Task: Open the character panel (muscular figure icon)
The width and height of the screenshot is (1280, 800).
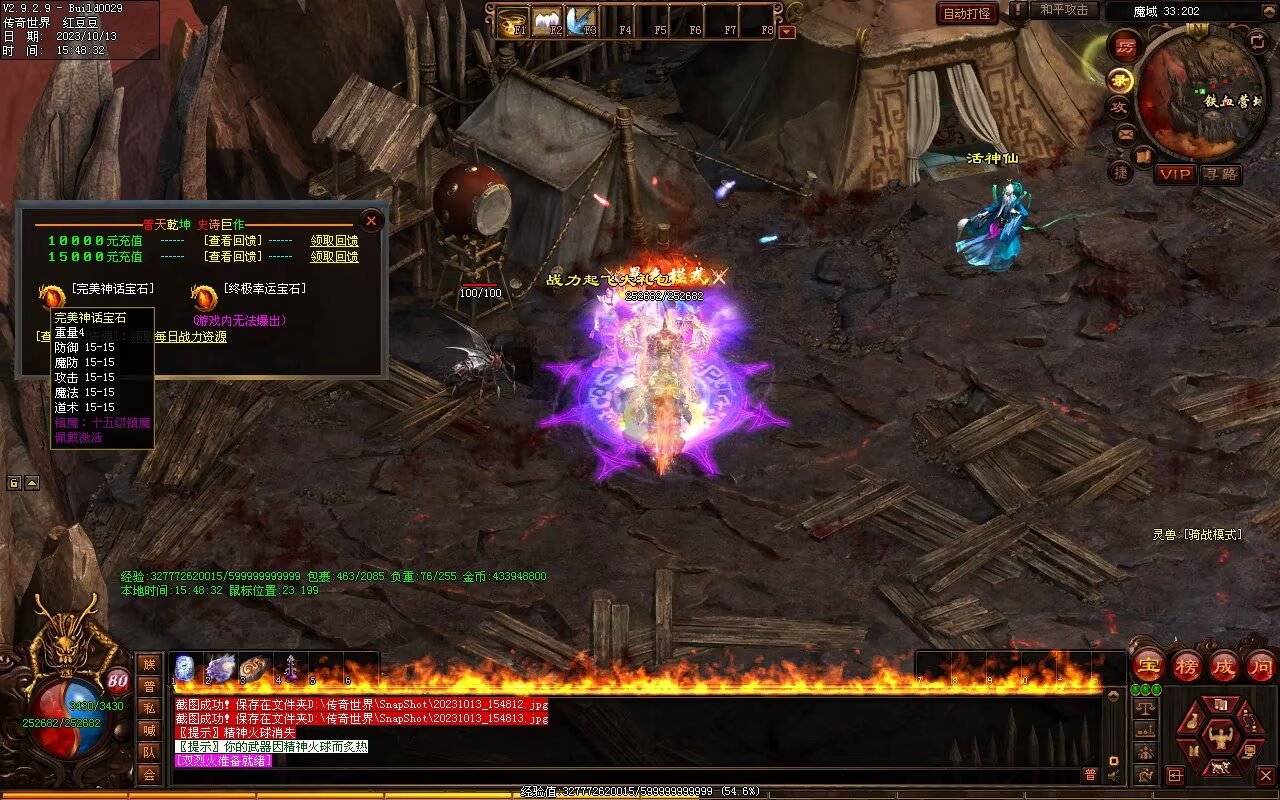Action: (1221, 740)
